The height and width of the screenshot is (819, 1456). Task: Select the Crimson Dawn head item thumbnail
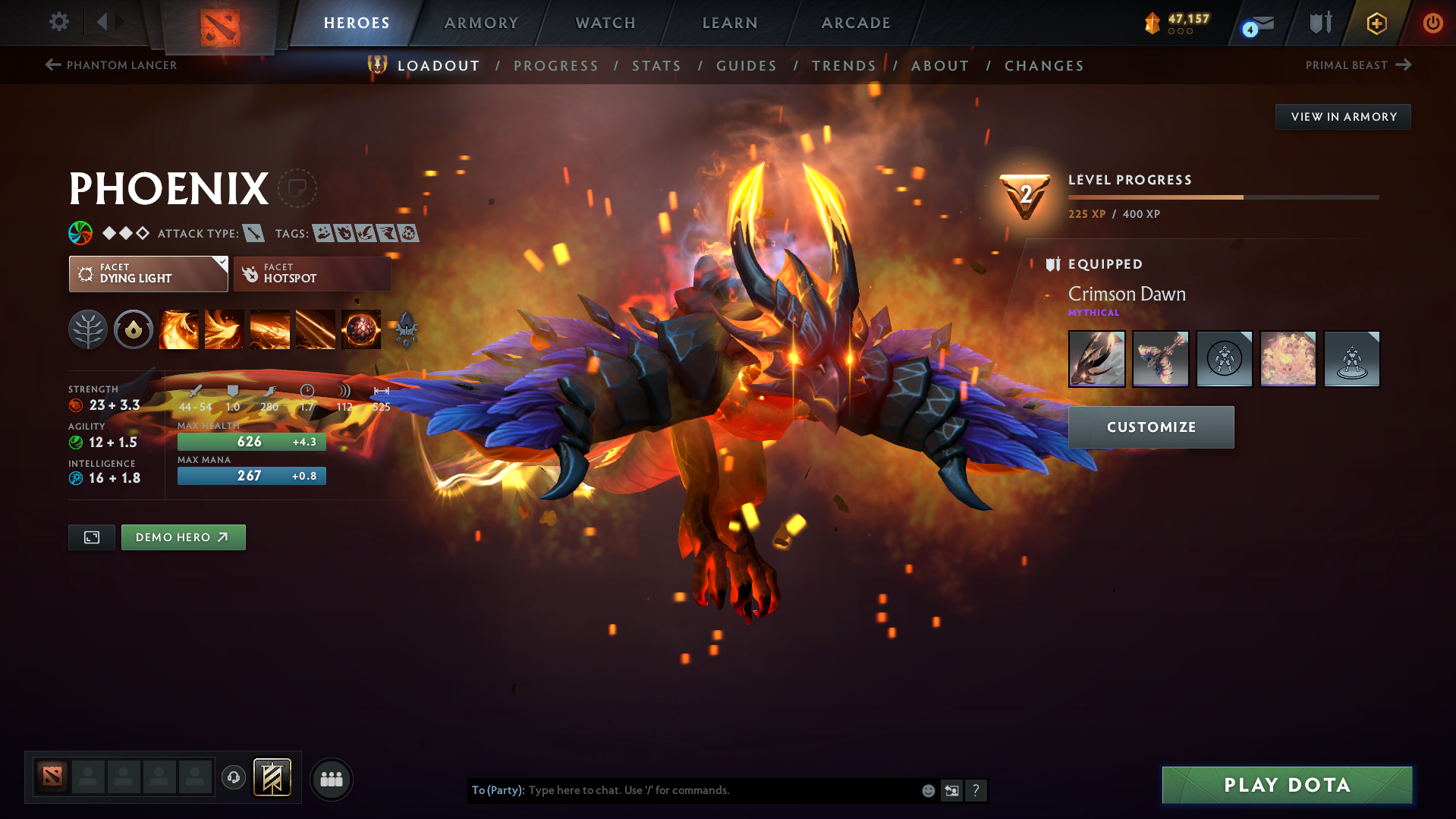point(1096,358)
